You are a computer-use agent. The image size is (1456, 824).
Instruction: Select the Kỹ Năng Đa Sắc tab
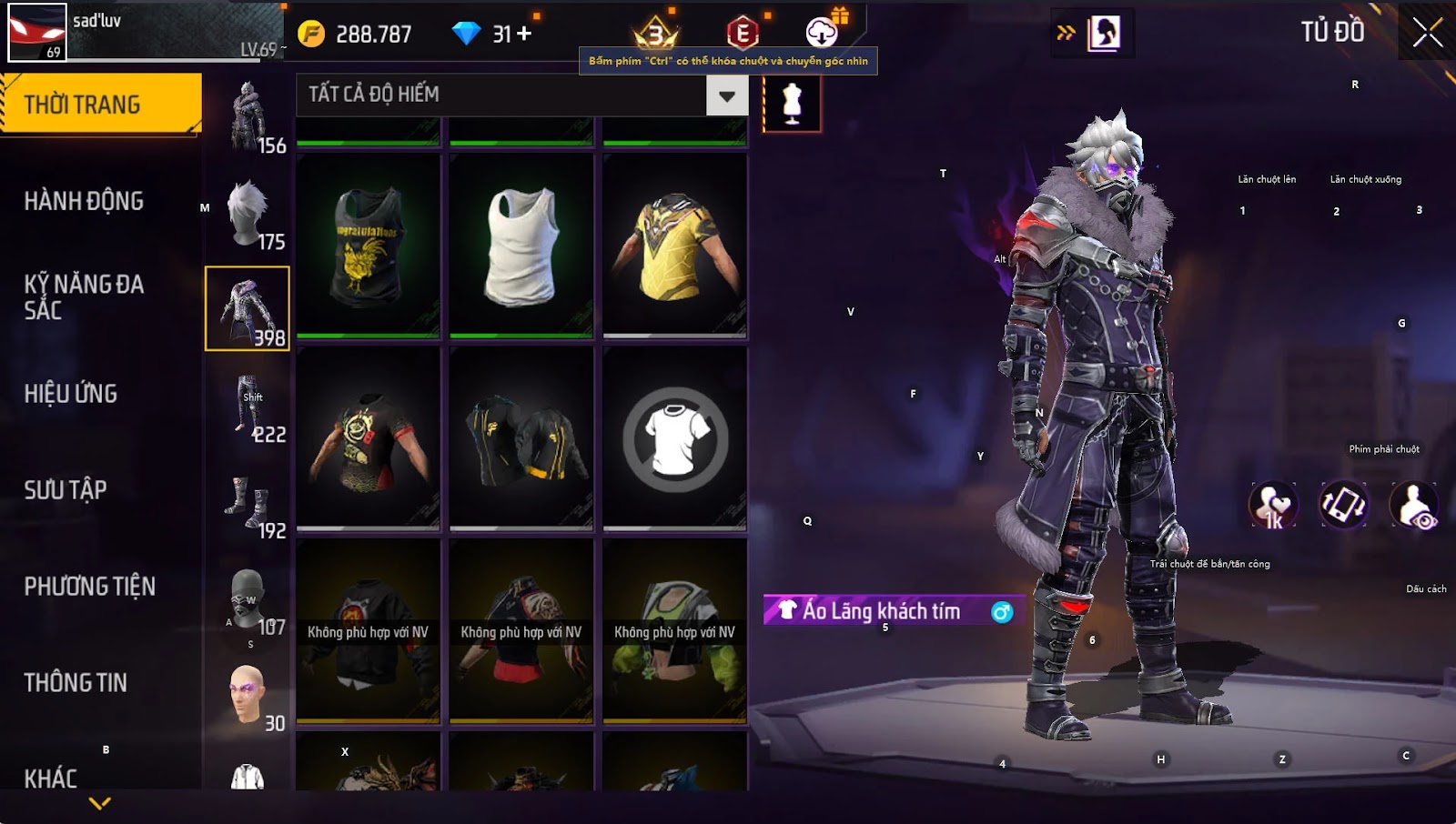coord(84,297)
